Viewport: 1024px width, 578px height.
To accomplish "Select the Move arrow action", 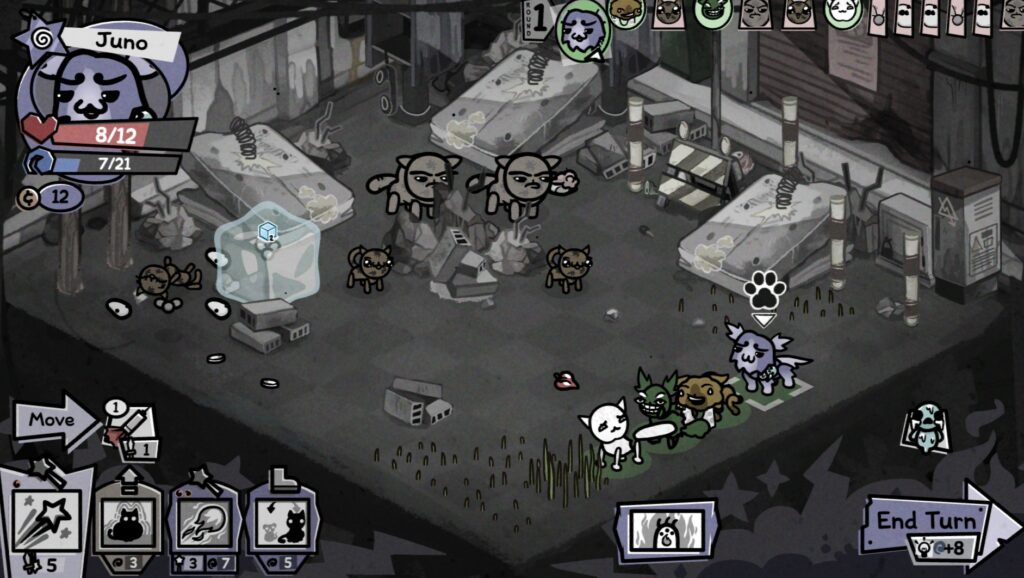I will coord(52,420).
